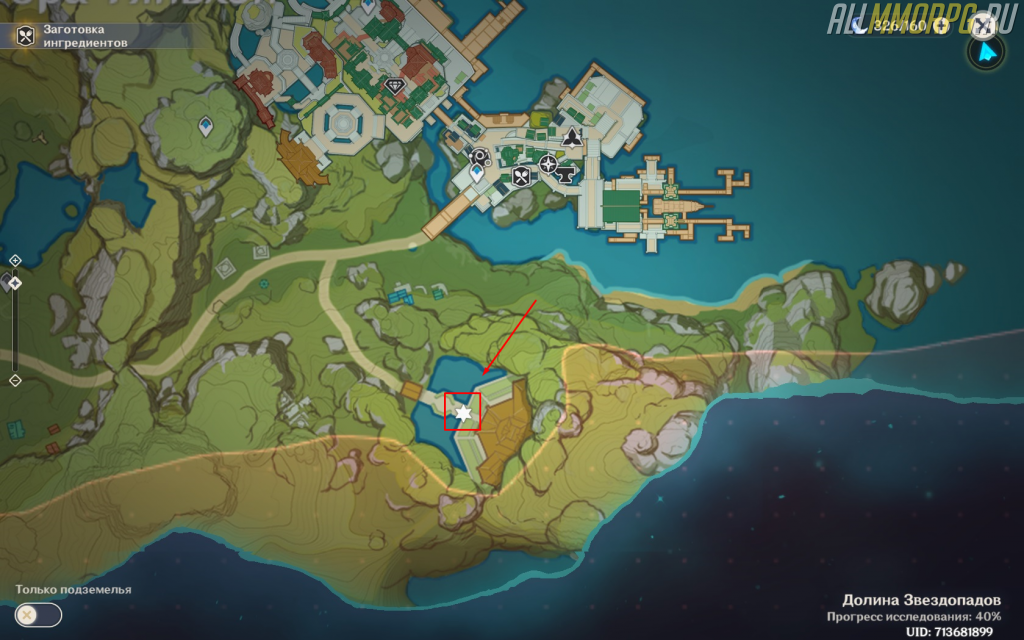The width and height of the screenshot is (1024, 640).
Task: Select the orbiting circles marker in town
Action: [x=480, y=156]
